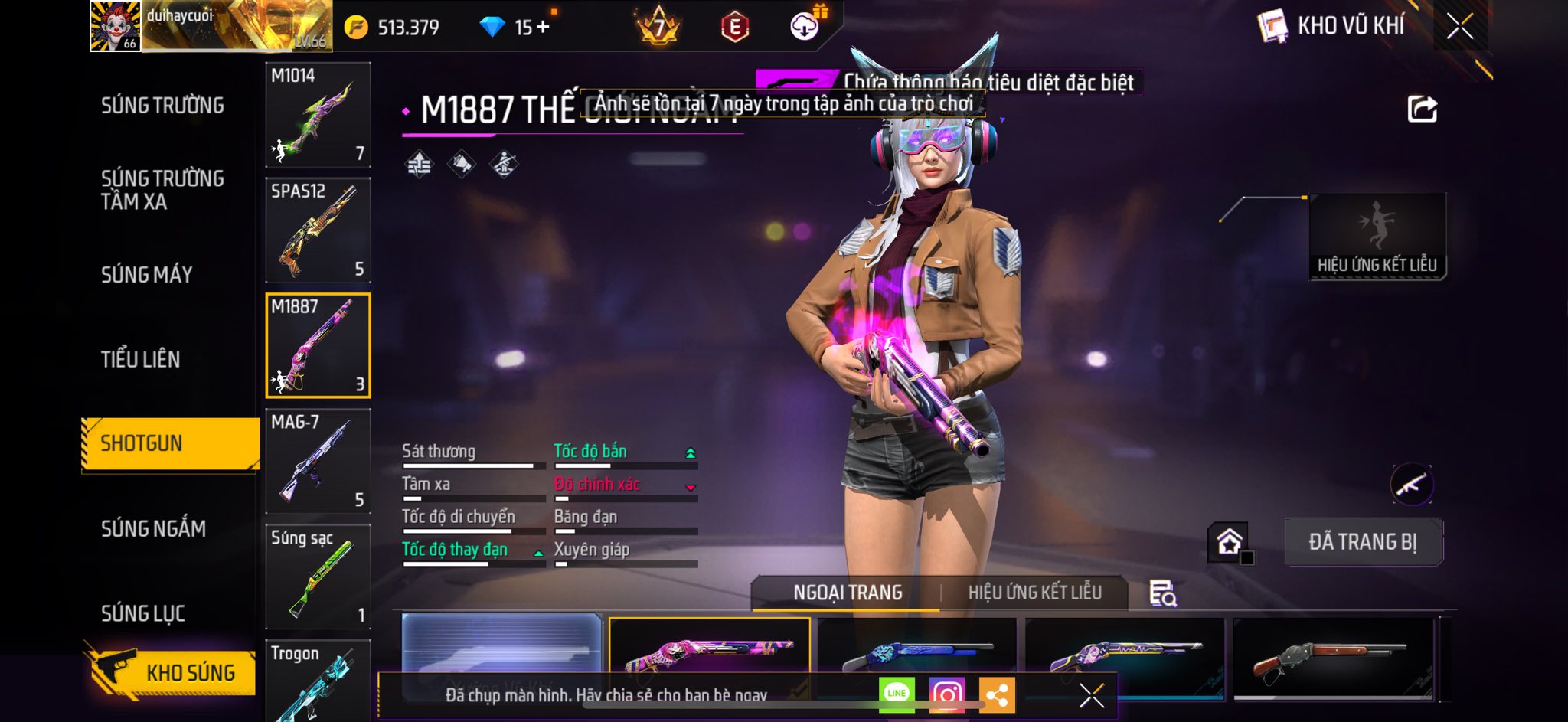
Task: Switch to the Tiểu Liên category
Action: pyautogui.click(x=140, y=359)
